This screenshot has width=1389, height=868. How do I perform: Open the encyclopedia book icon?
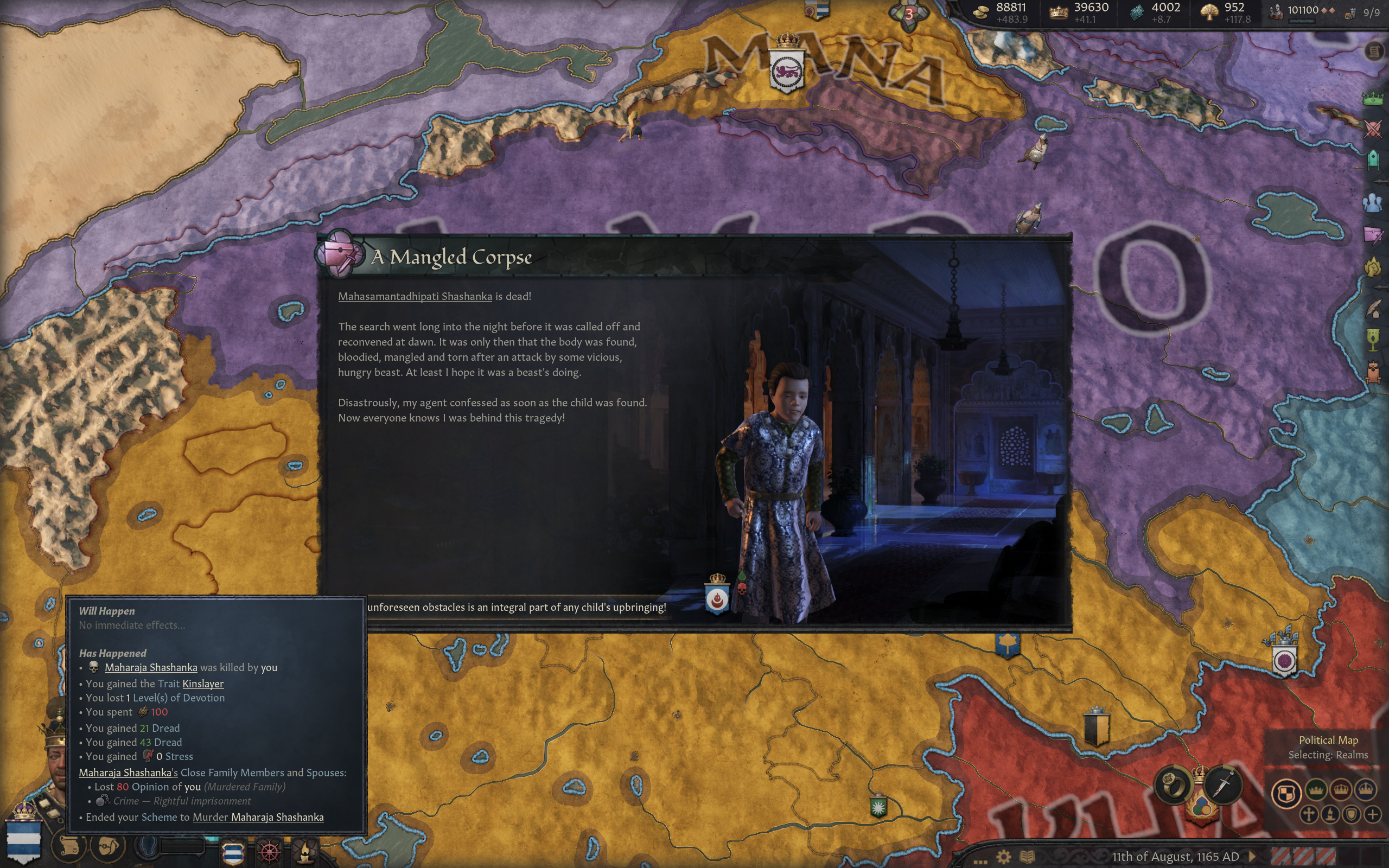tap(1027, 857)
